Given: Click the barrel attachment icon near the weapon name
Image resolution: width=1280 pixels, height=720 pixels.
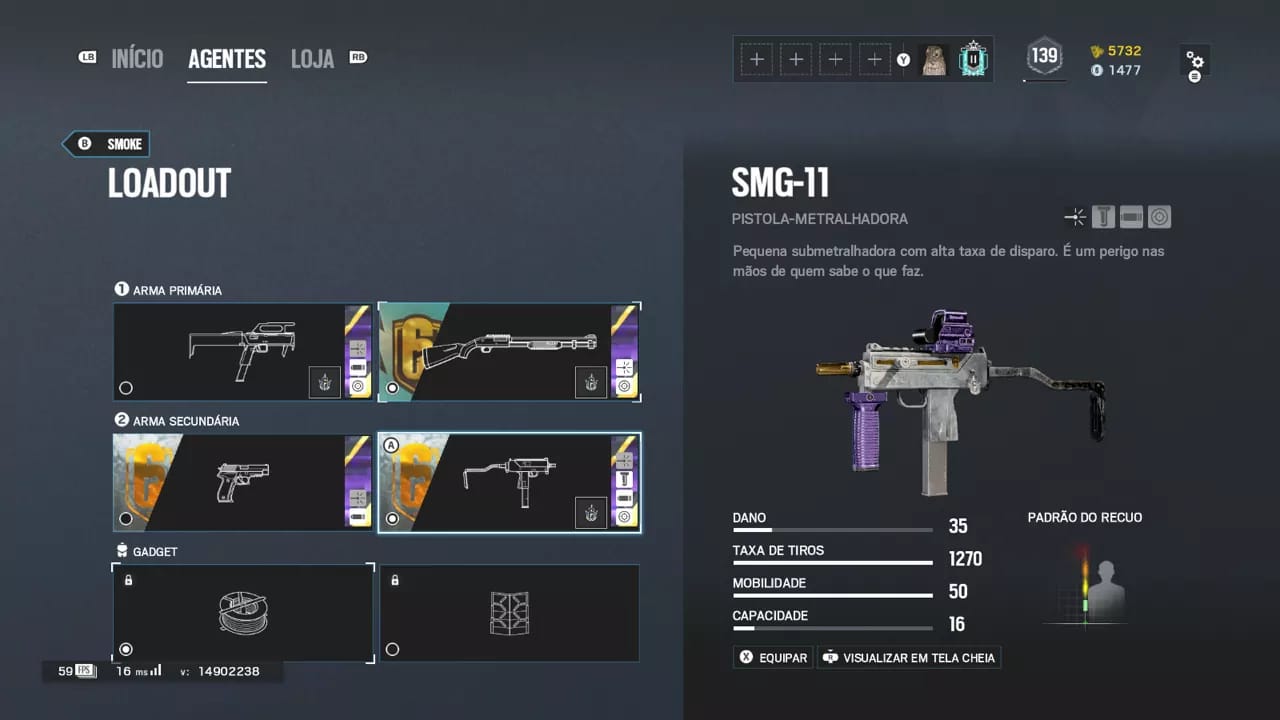Looking at the screenshot, I should click(x=1131, y=216).
